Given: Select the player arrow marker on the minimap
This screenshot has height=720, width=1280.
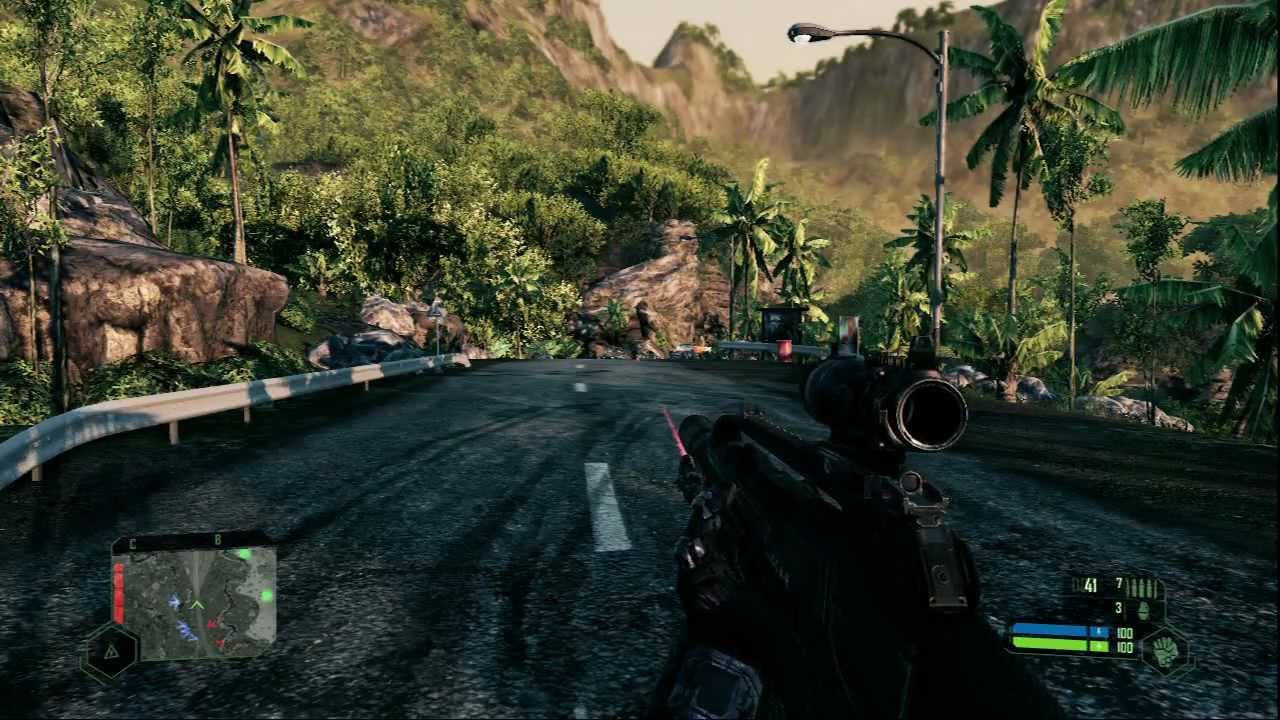Looking at the screenshot, I should pyautogui.click(x=198, y=604).
